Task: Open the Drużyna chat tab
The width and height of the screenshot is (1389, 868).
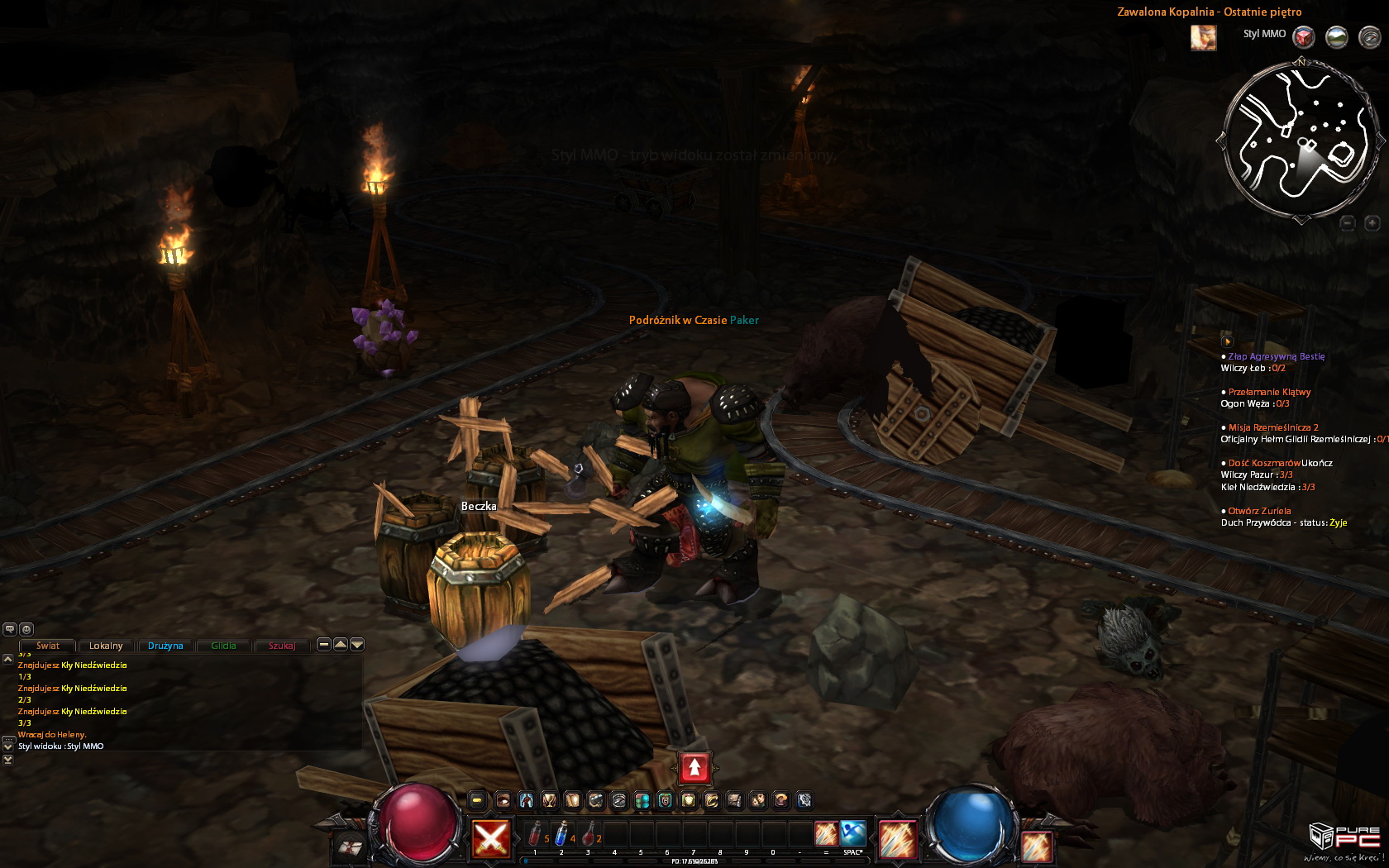Action: tap(165, 646)
